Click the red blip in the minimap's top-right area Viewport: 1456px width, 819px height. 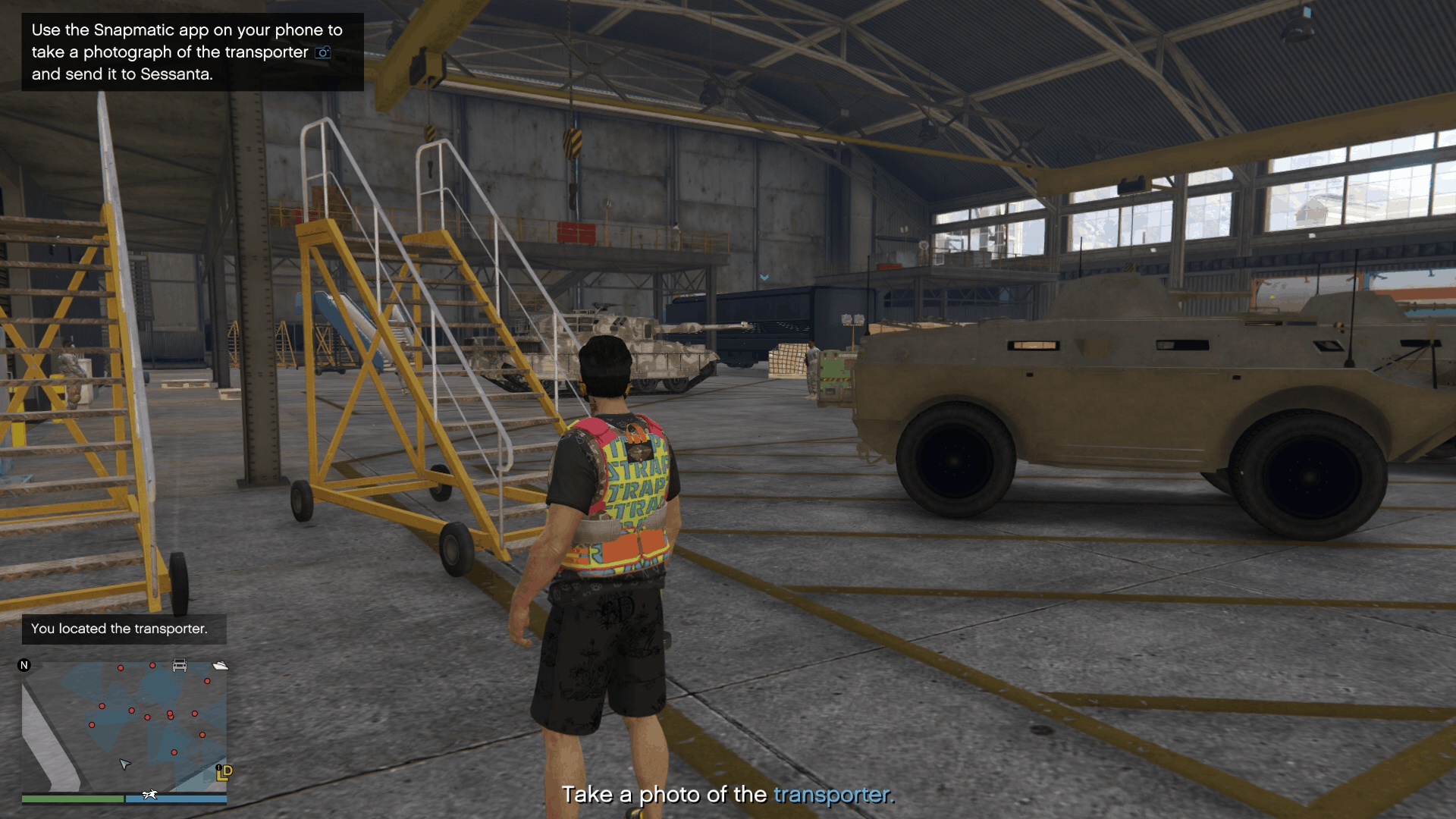pos(206,681)
